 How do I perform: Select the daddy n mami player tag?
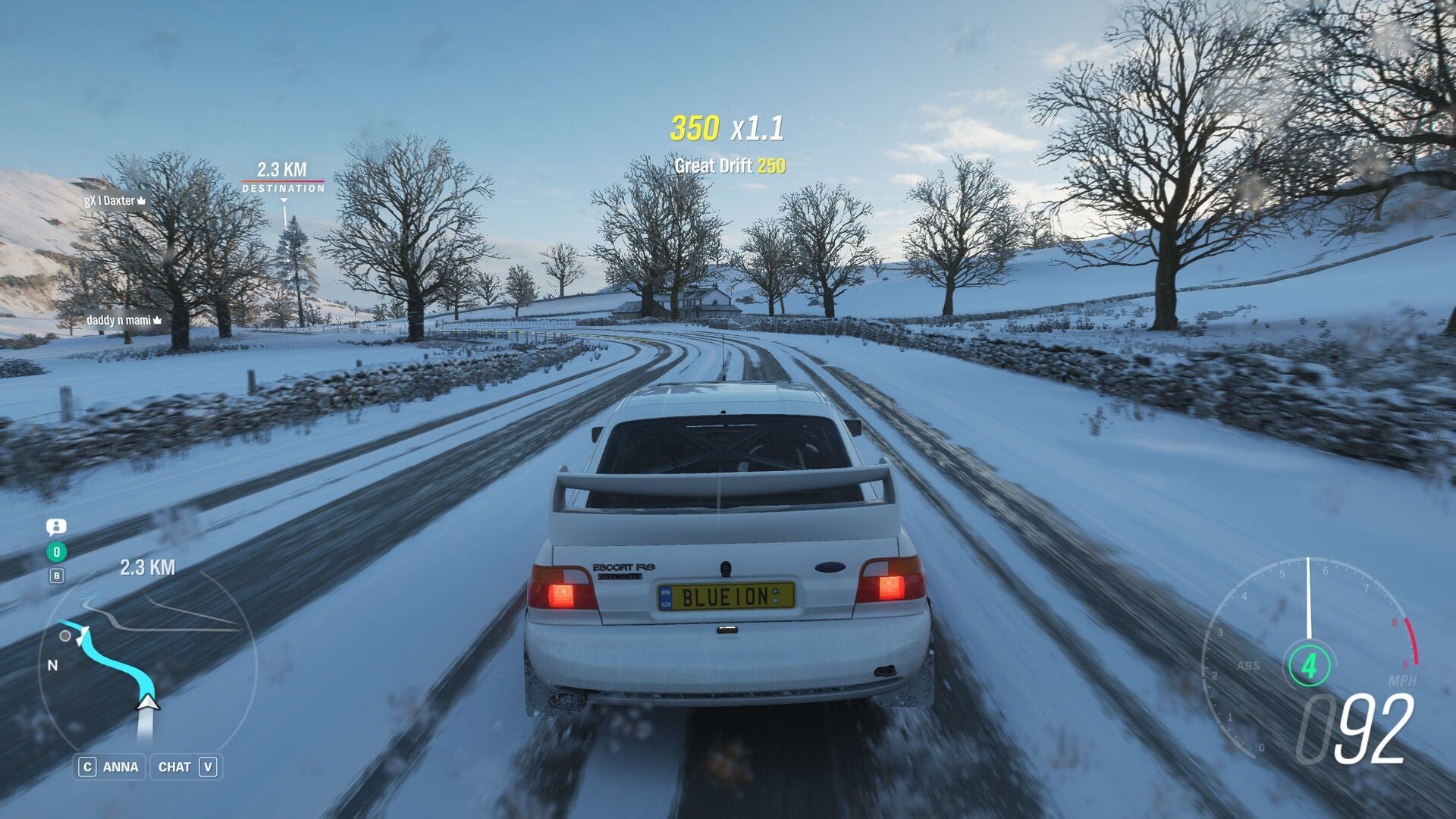coord(124,320)
